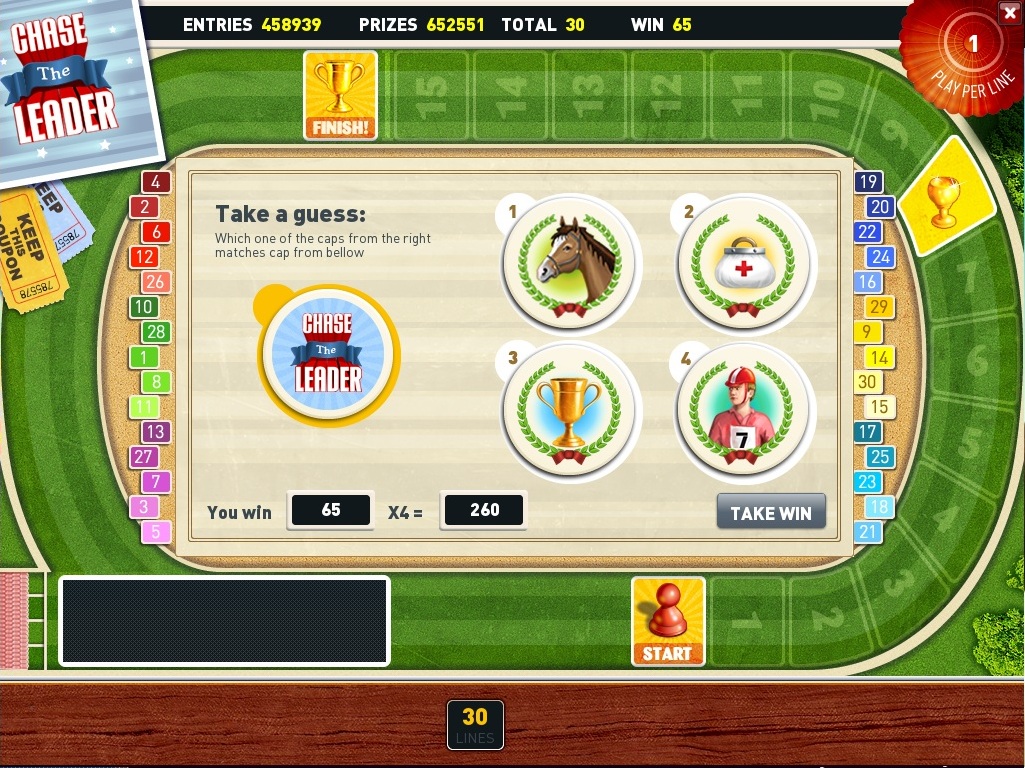Highlight payline number 21
Screen dimensions: 1025x768
coord(867,532)
